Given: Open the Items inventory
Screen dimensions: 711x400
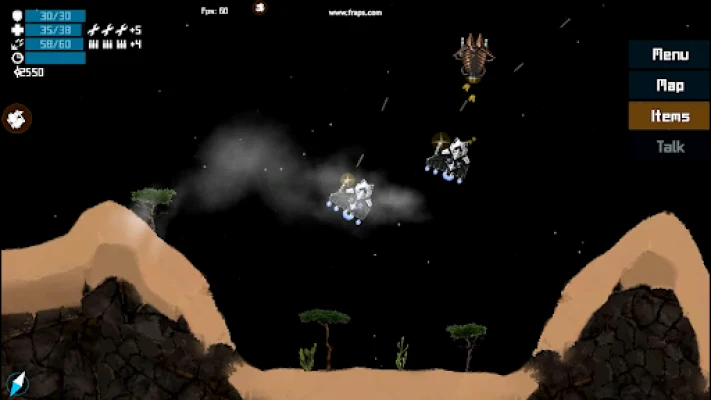Looking at the screenshot, I should click(669, 116).
